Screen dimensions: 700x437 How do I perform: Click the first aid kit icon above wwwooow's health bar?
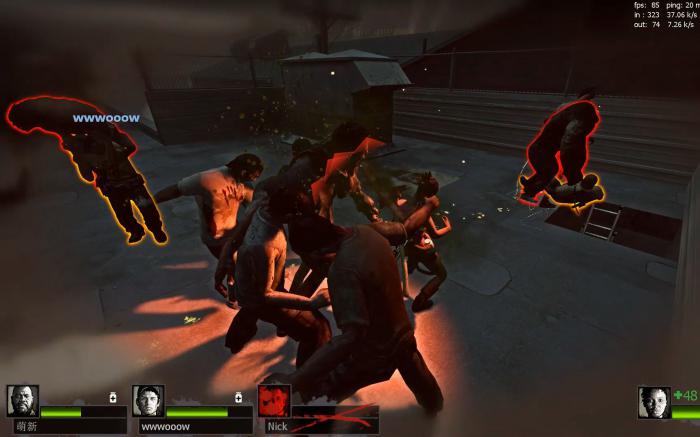pyautogui.click(x=238, y=397)
